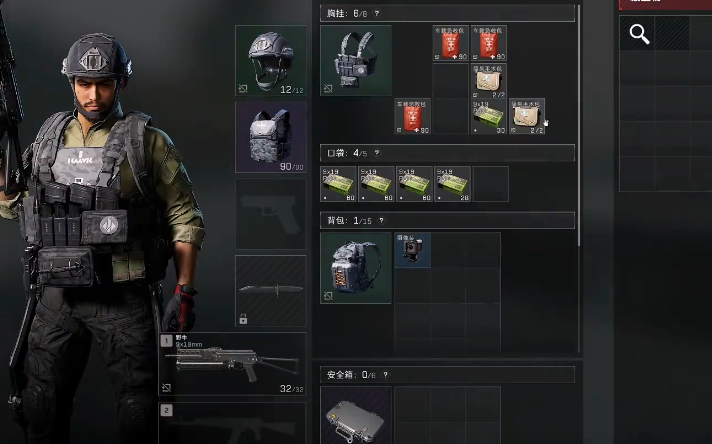The width and height of the screenshot is (712, 444).
Task: Click the locked combat knife slot
Action: pos(270,290)
